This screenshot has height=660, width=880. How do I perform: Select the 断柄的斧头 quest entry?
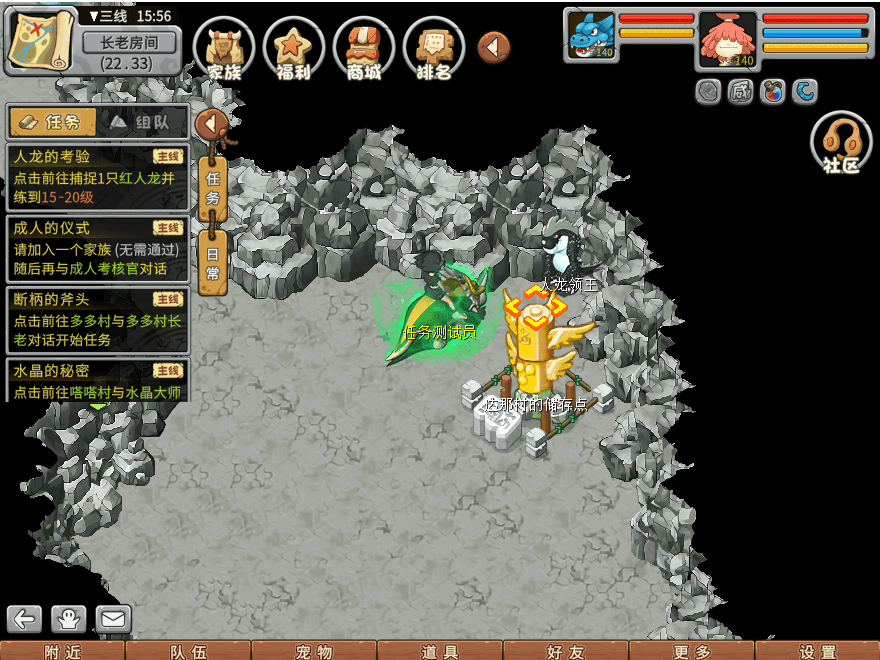[97, 319]
